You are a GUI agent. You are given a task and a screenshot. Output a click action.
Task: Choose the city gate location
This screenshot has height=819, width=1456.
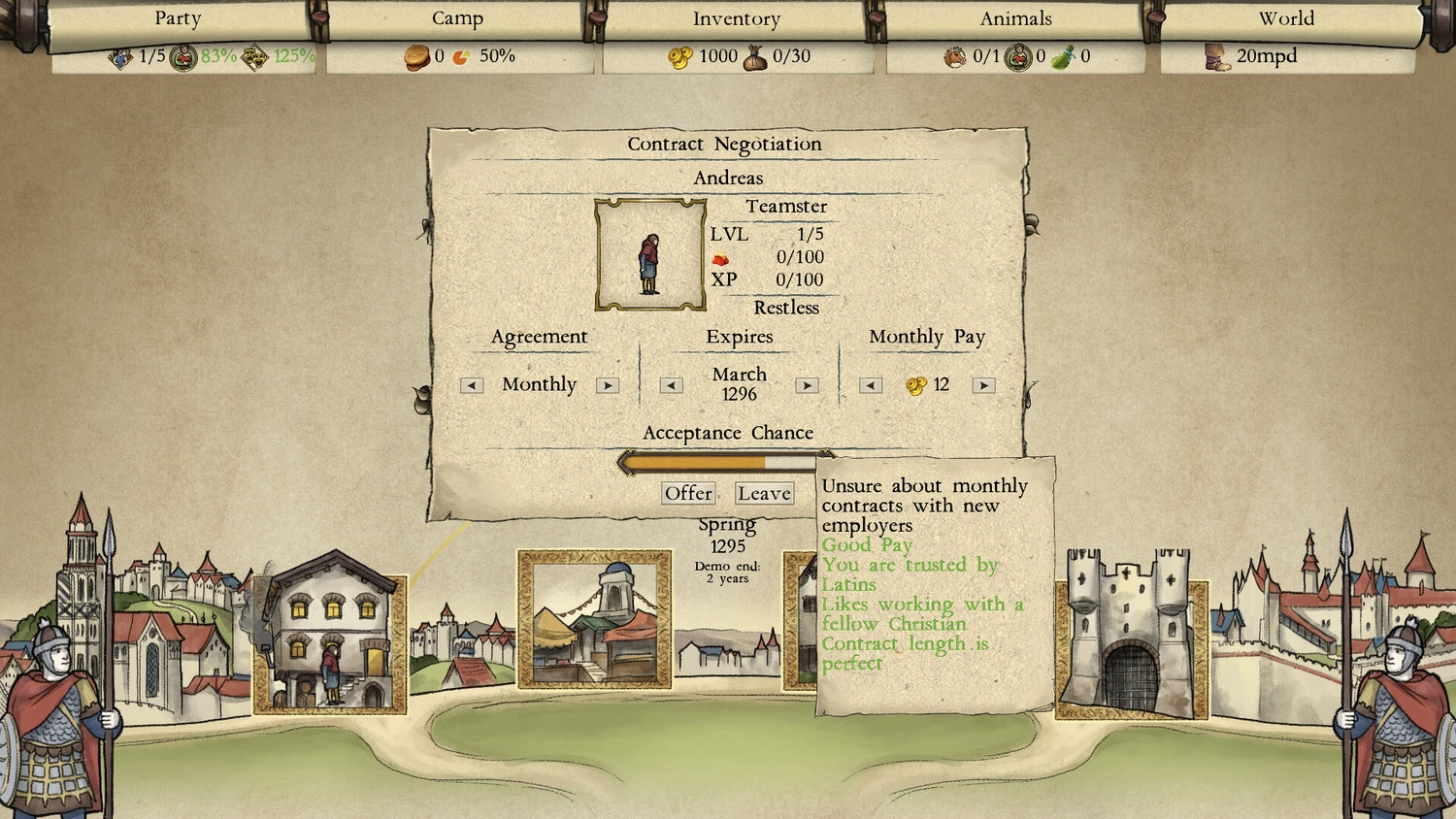point(1131,636)
